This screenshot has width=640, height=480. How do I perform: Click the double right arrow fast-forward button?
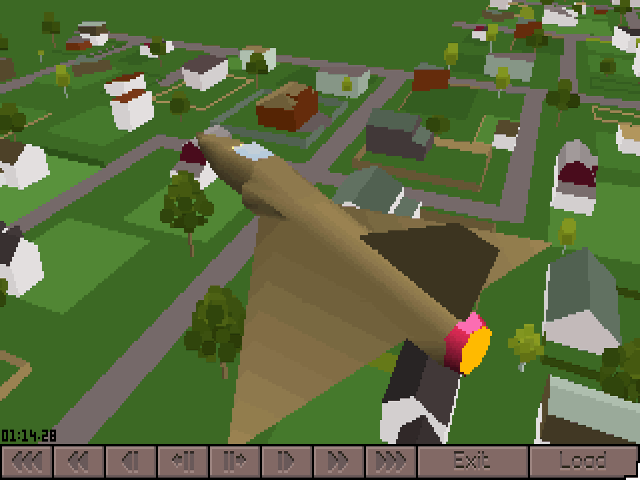pyautogui.click(x=338, y=461)
